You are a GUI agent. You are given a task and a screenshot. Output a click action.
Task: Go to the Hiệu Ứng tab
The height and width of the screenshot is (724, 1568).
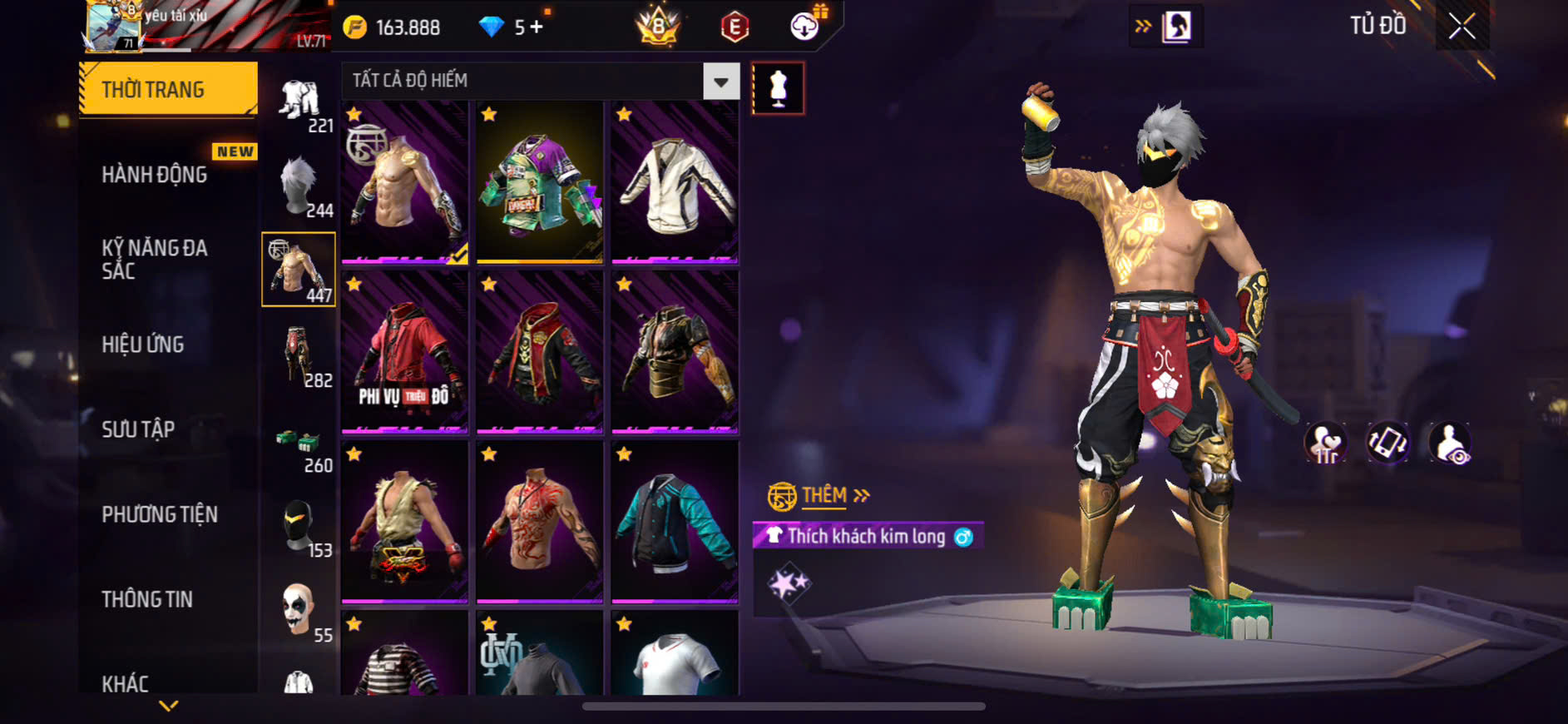(x=143, y=344)
